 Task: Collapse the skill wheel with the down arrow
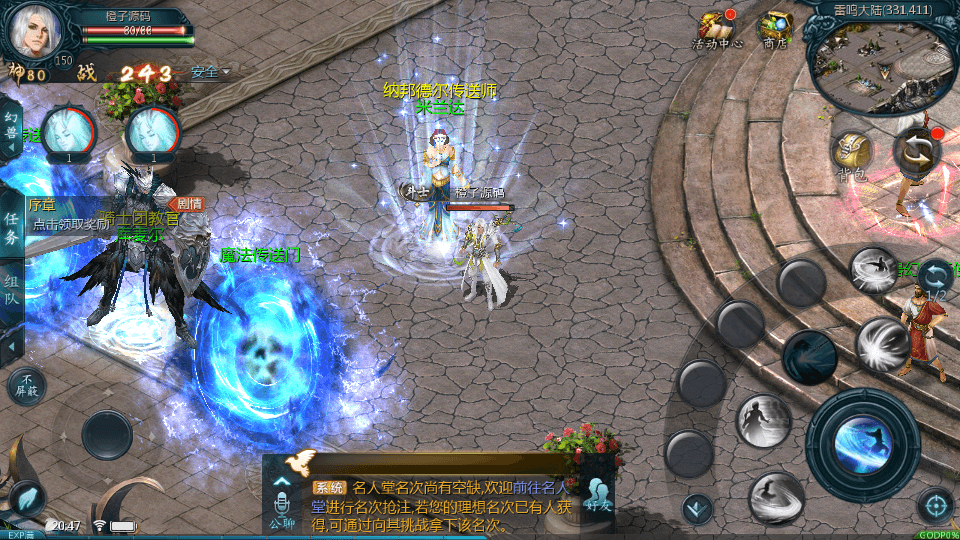click(x=697, y=508)
